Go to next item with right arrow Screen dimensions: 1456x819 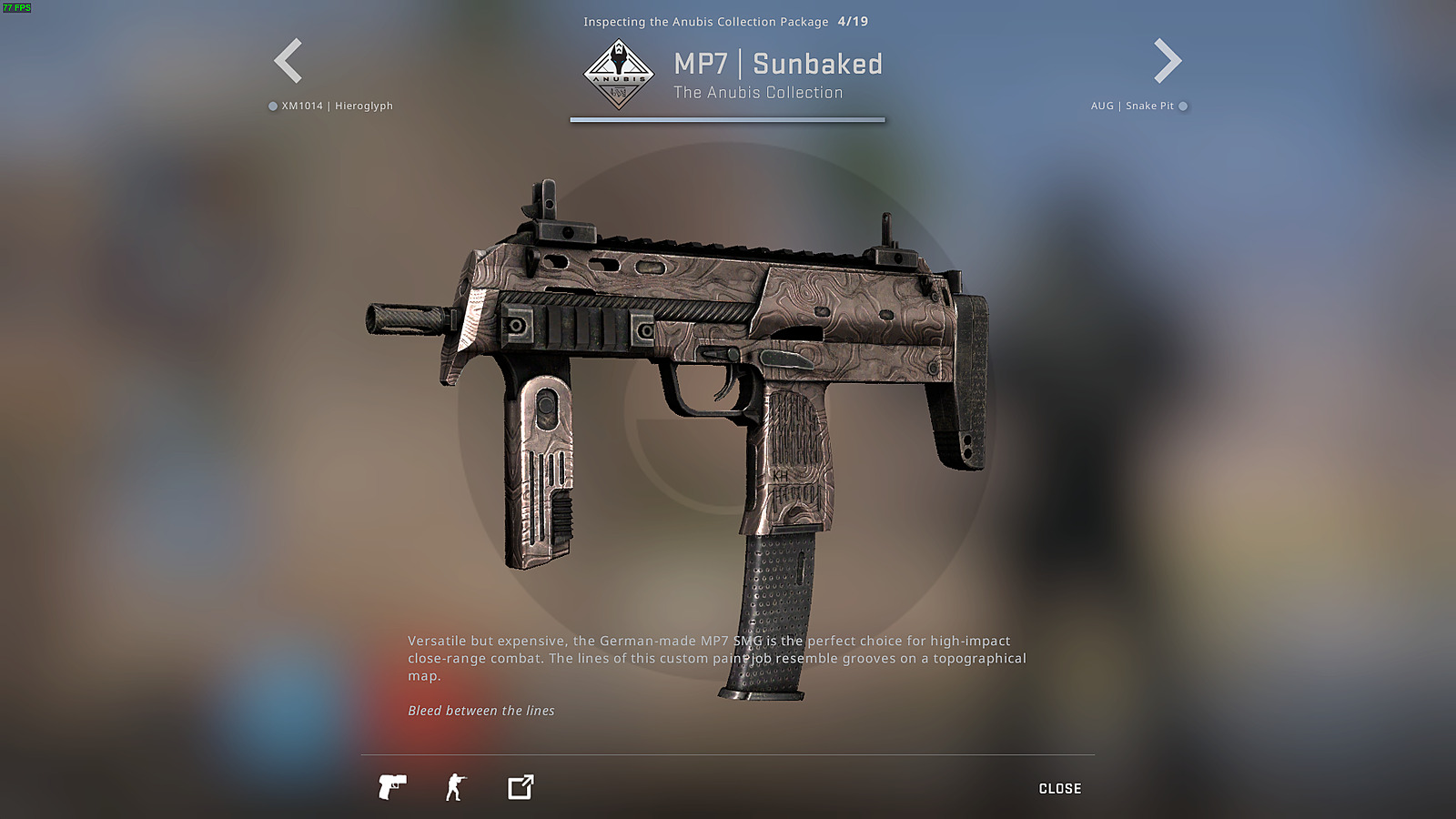click(1168, 61)
